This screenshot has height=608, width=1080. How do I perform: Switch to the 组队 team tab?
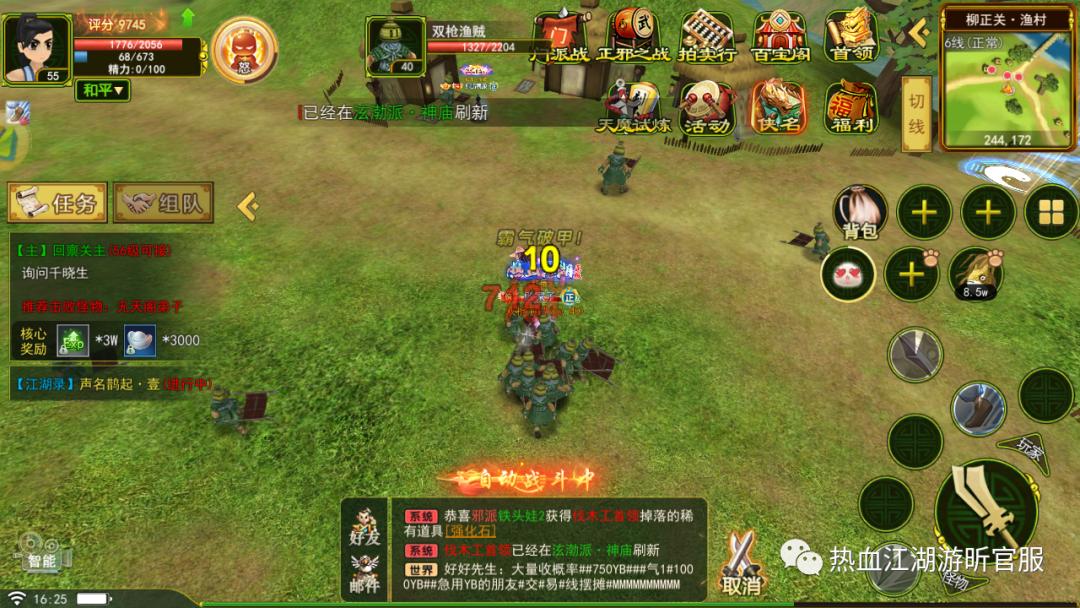tap(163, 203)
